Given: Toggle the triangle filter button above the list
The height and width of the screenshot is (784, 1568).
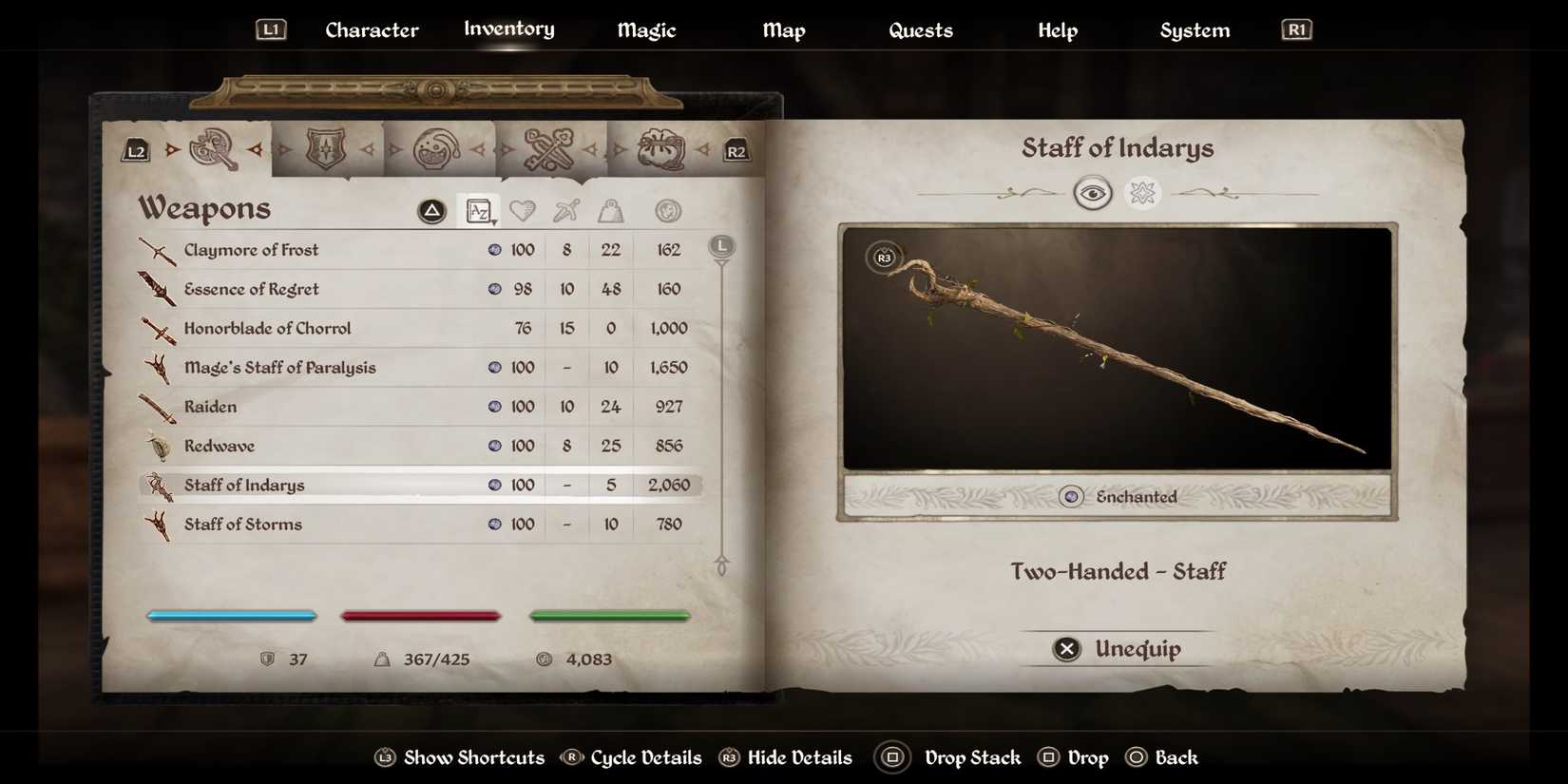Looking at the screenshot, I should click(432, 210).
